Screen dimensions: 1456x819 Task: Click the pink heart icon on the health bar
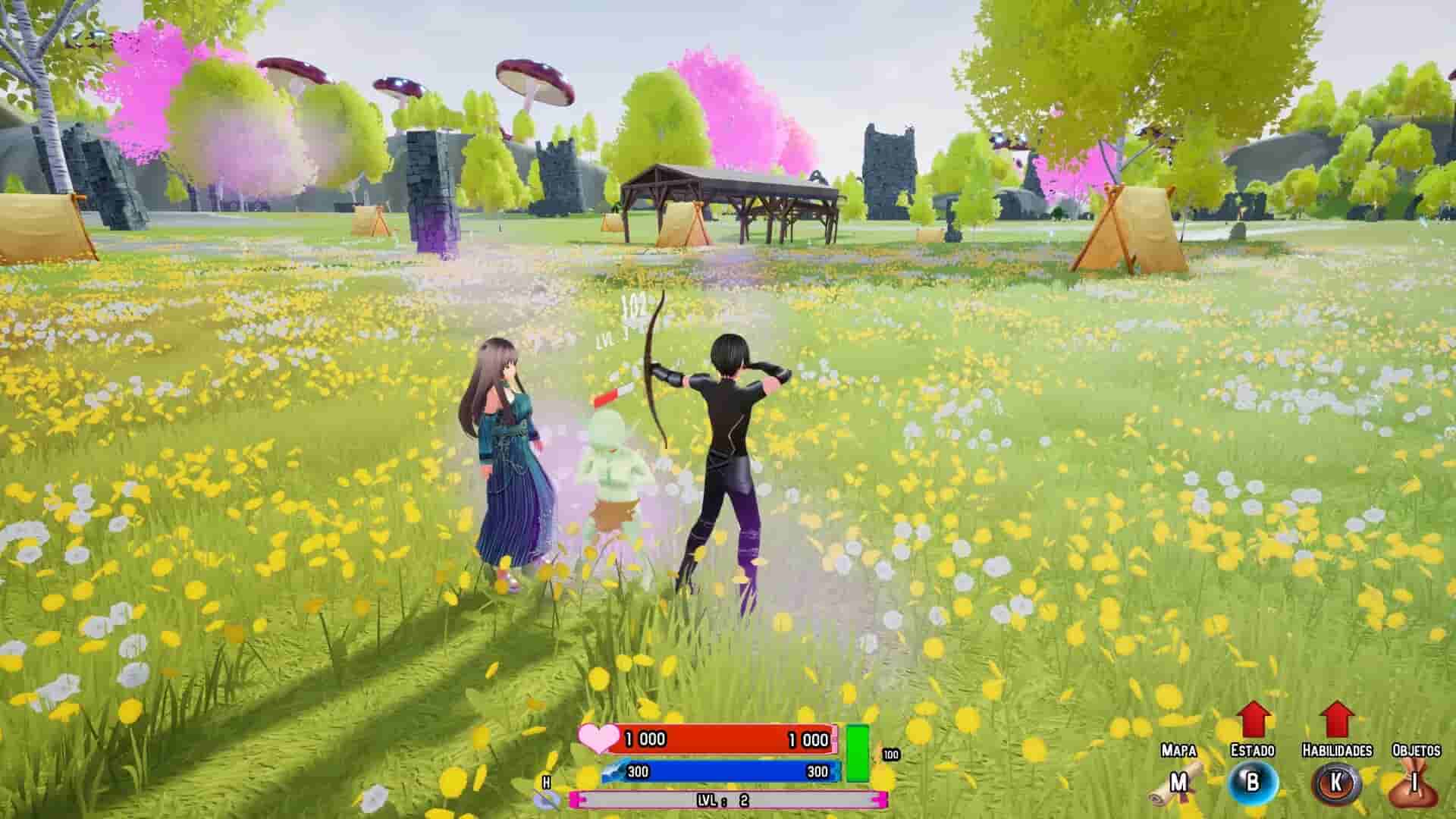598,739
